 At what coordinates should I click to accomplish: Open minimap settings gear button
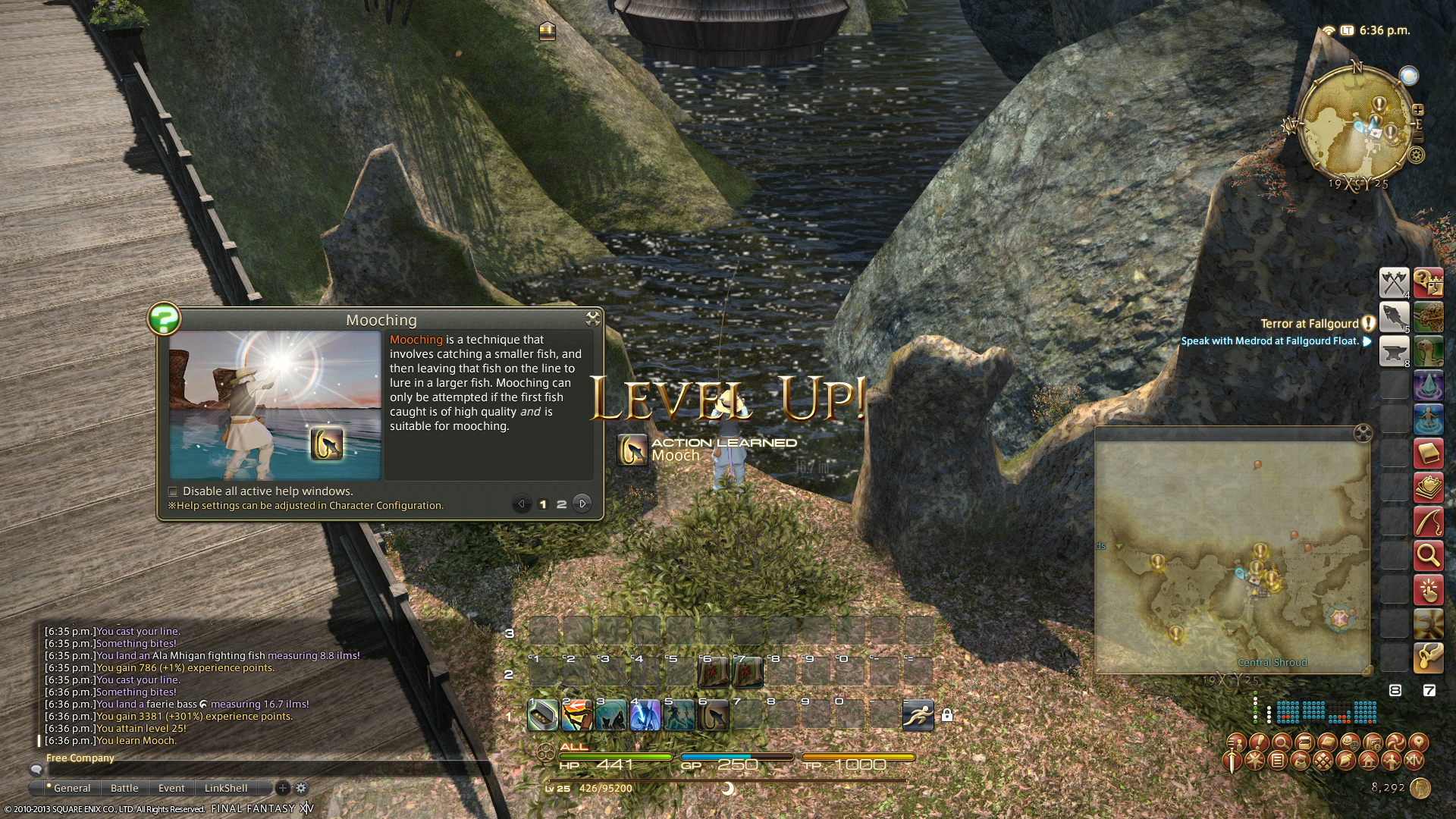click(x=1416, y=155)
